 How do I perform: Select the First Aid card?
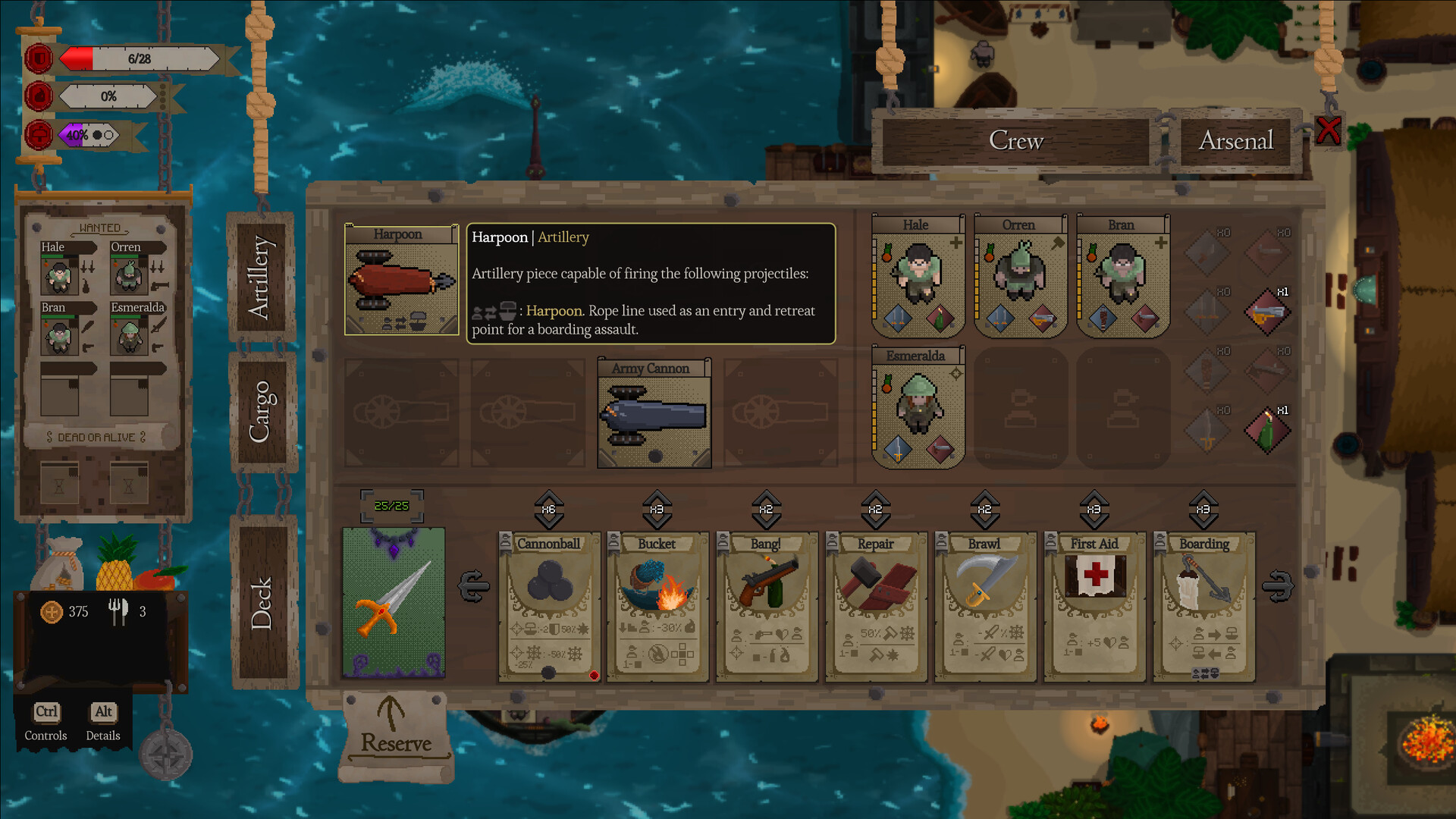pyautogui.click(x=1094, y=607)
